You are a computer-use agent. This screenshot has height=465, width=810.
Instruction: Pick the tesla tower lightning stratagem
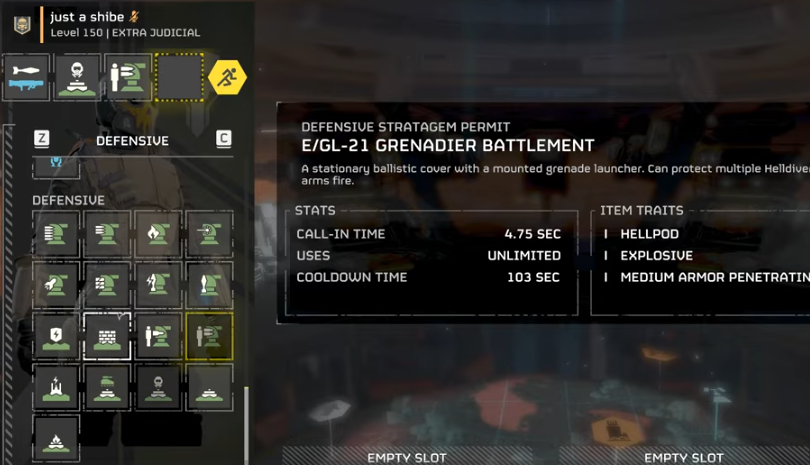[x=56, y=387]
